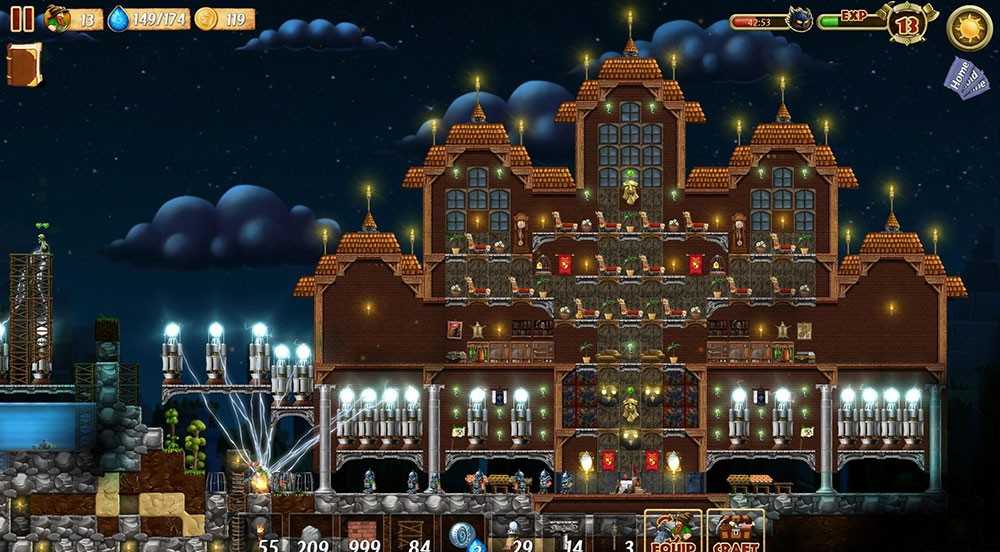Click the sun day/night button

[968, 27]
